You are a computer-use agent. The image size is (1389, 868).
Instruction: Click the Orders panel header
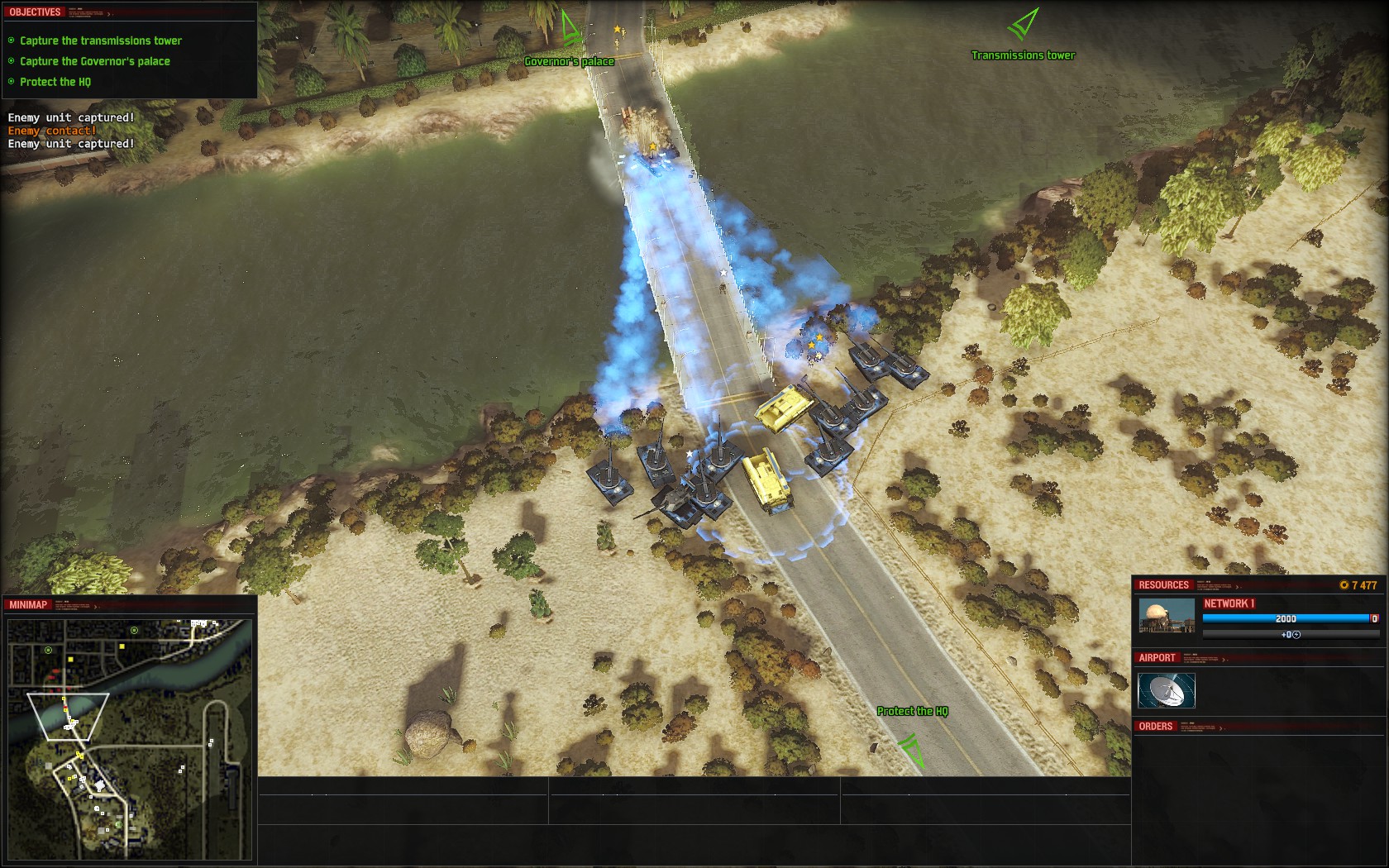(x=1156, y=727)
